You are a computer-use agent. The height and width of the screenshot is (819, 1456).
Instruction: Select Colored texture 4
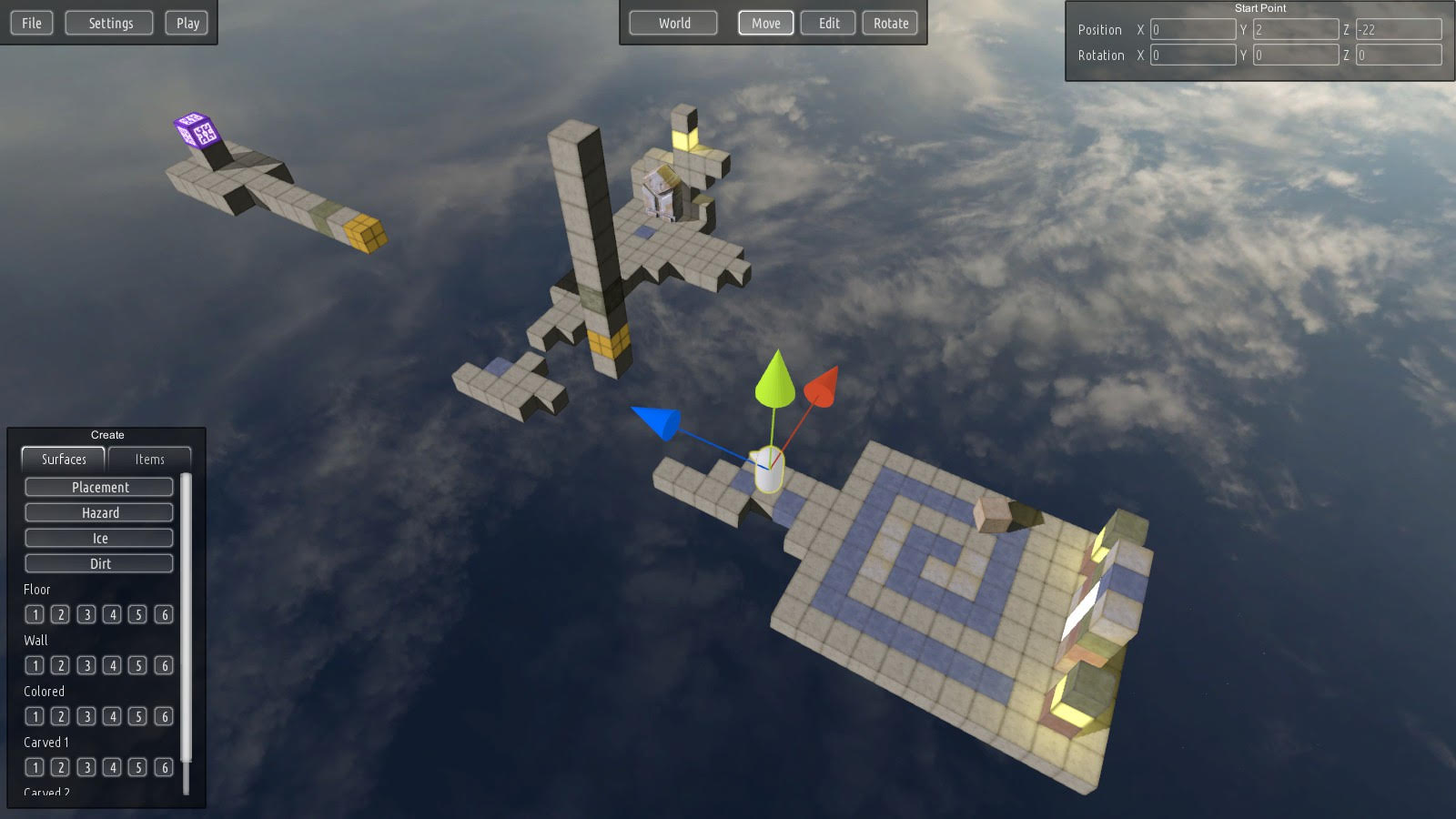pos(112,716)
